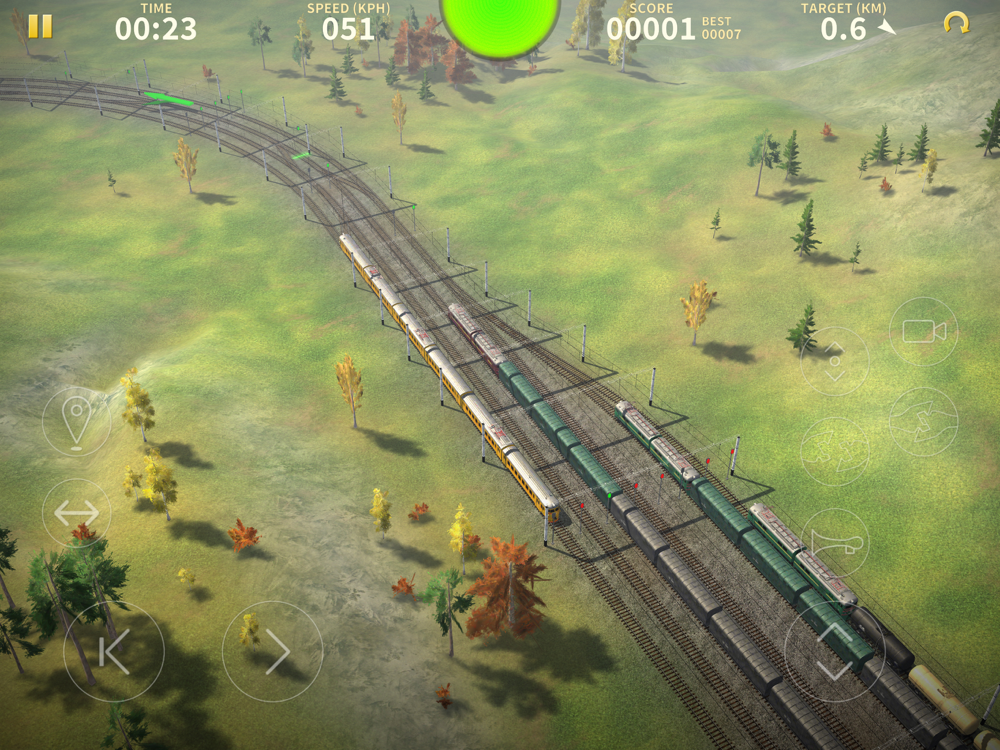Activate the left arrow-with-bar control
Screen dimensions: 1000x750
point(113,651)
